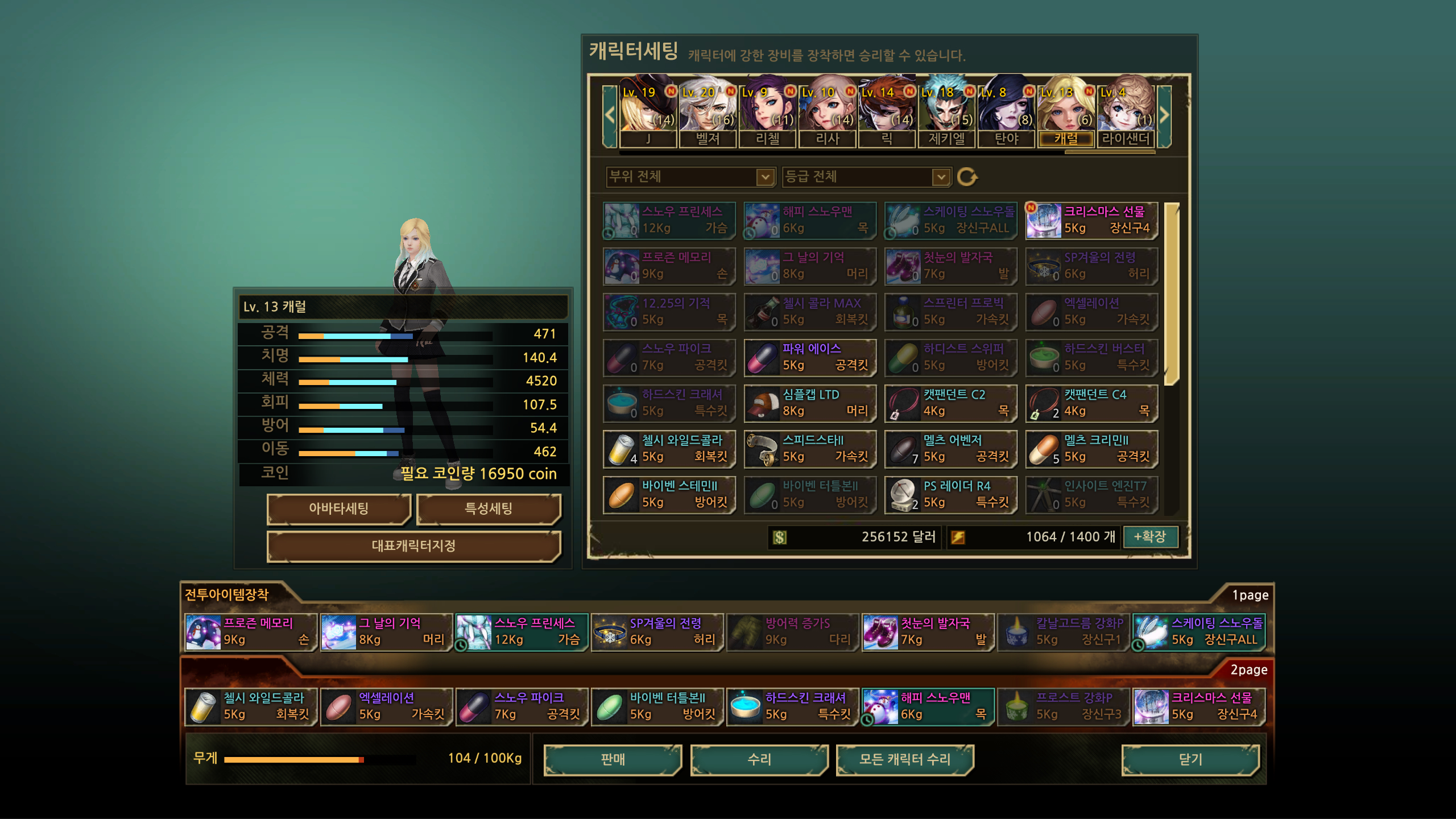The height and width of the screenshot is (819, 1456).
Task: Open the 아바타세팅 avatar settings
Action: 338,508
